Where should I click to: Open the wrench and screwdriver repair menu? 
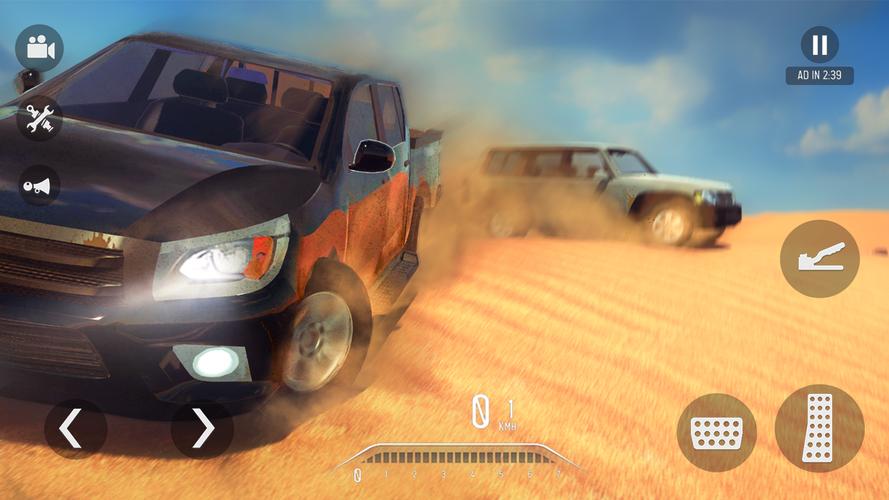(39, 118)
